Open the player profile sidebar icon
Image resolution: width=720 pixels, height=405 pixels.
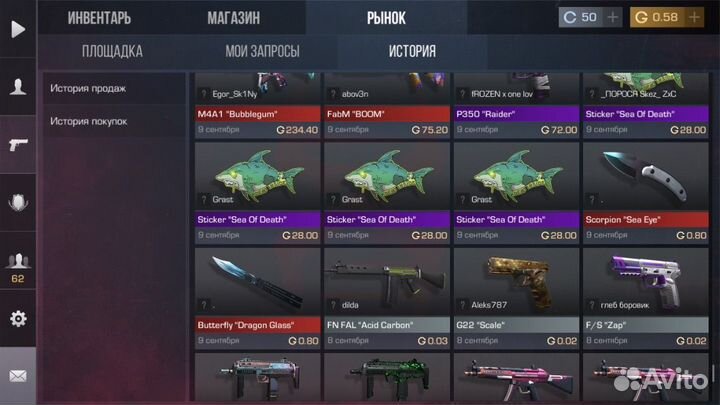click(18, 87)
